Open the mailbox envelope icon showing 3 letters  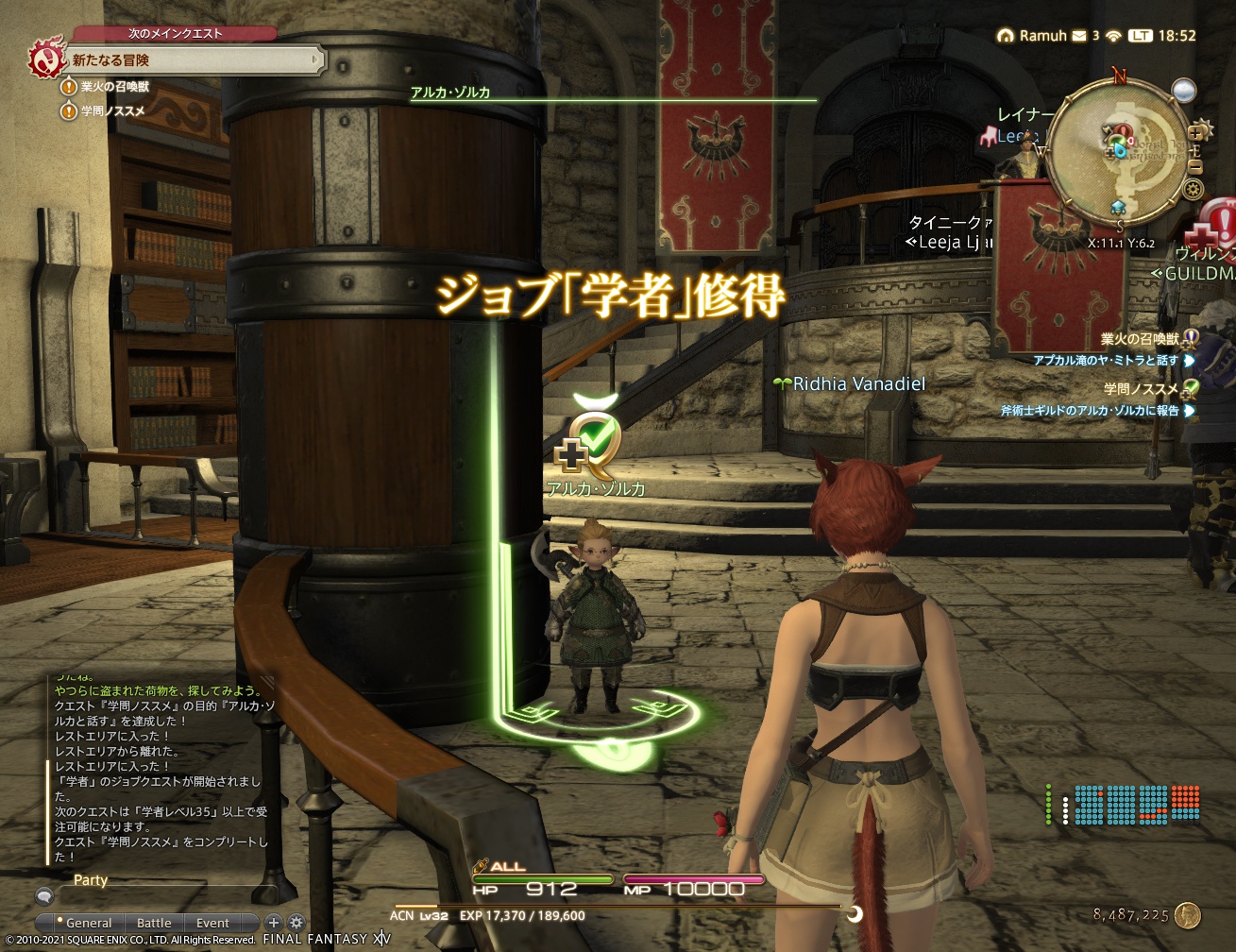1079,37
